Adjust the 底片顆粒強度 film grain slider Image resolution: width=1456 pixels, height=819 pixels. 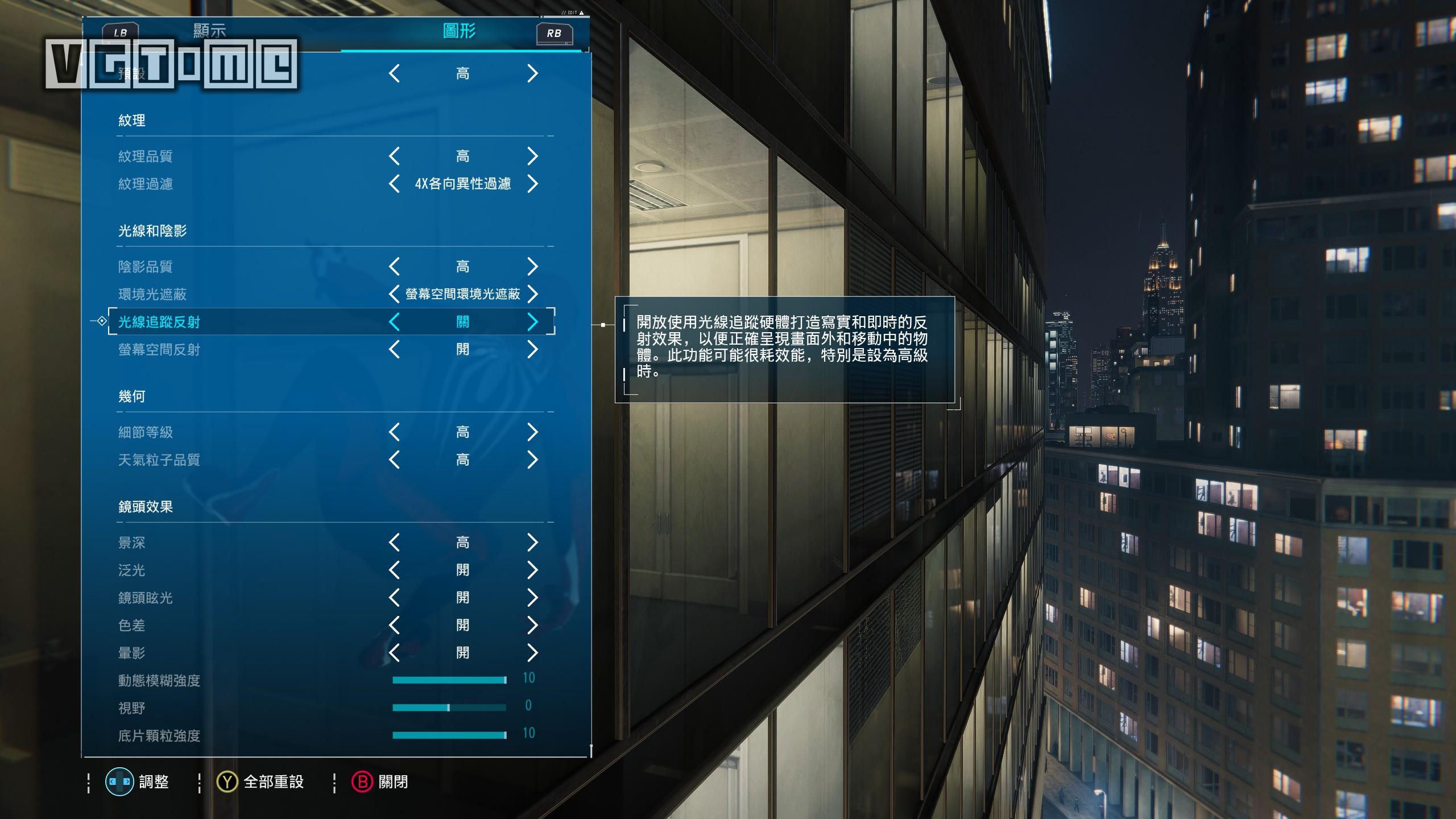click(x=449, y=735)
